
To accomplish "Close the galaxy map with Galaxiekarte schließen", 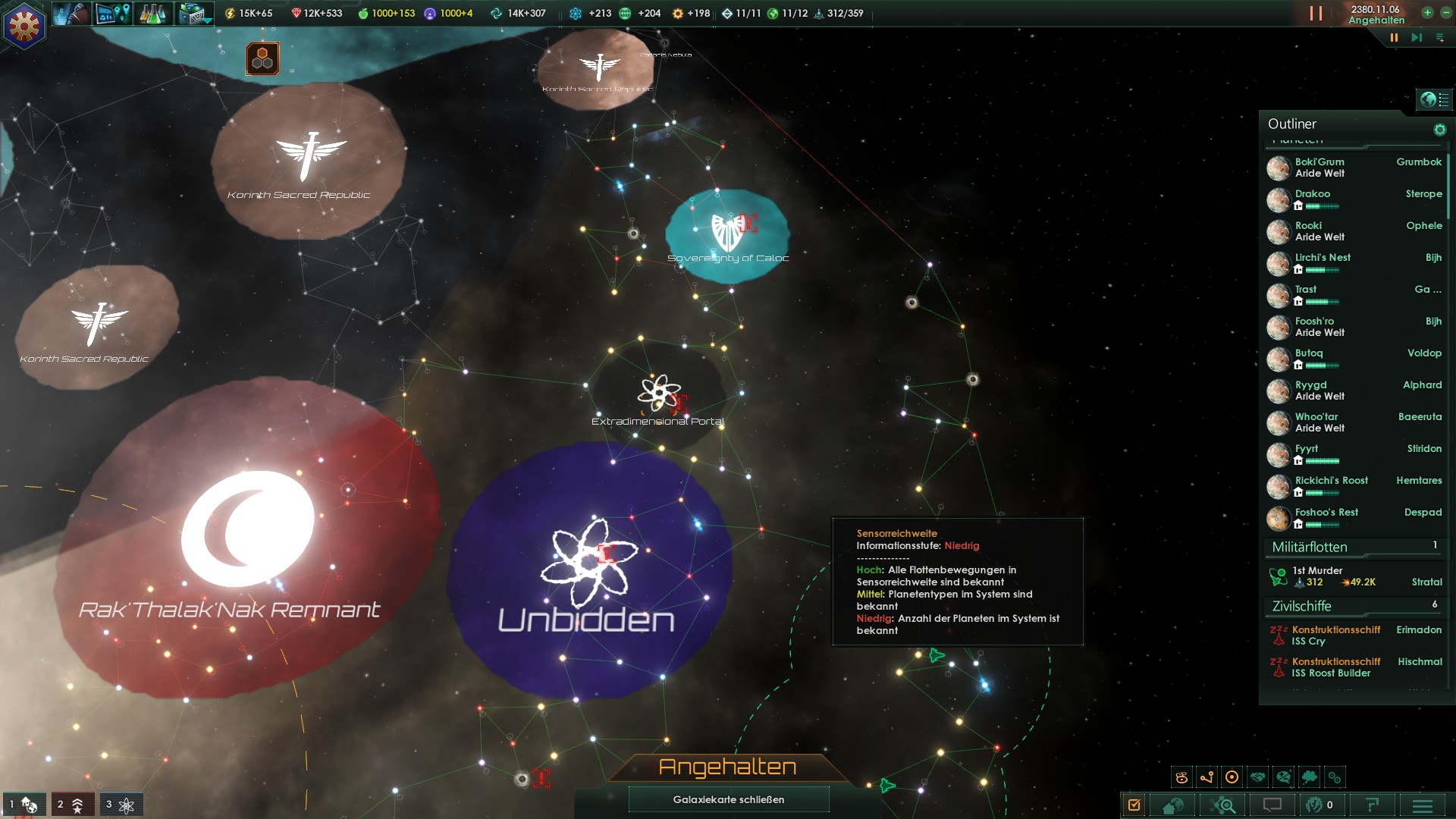I will click(x=728, y=799).
